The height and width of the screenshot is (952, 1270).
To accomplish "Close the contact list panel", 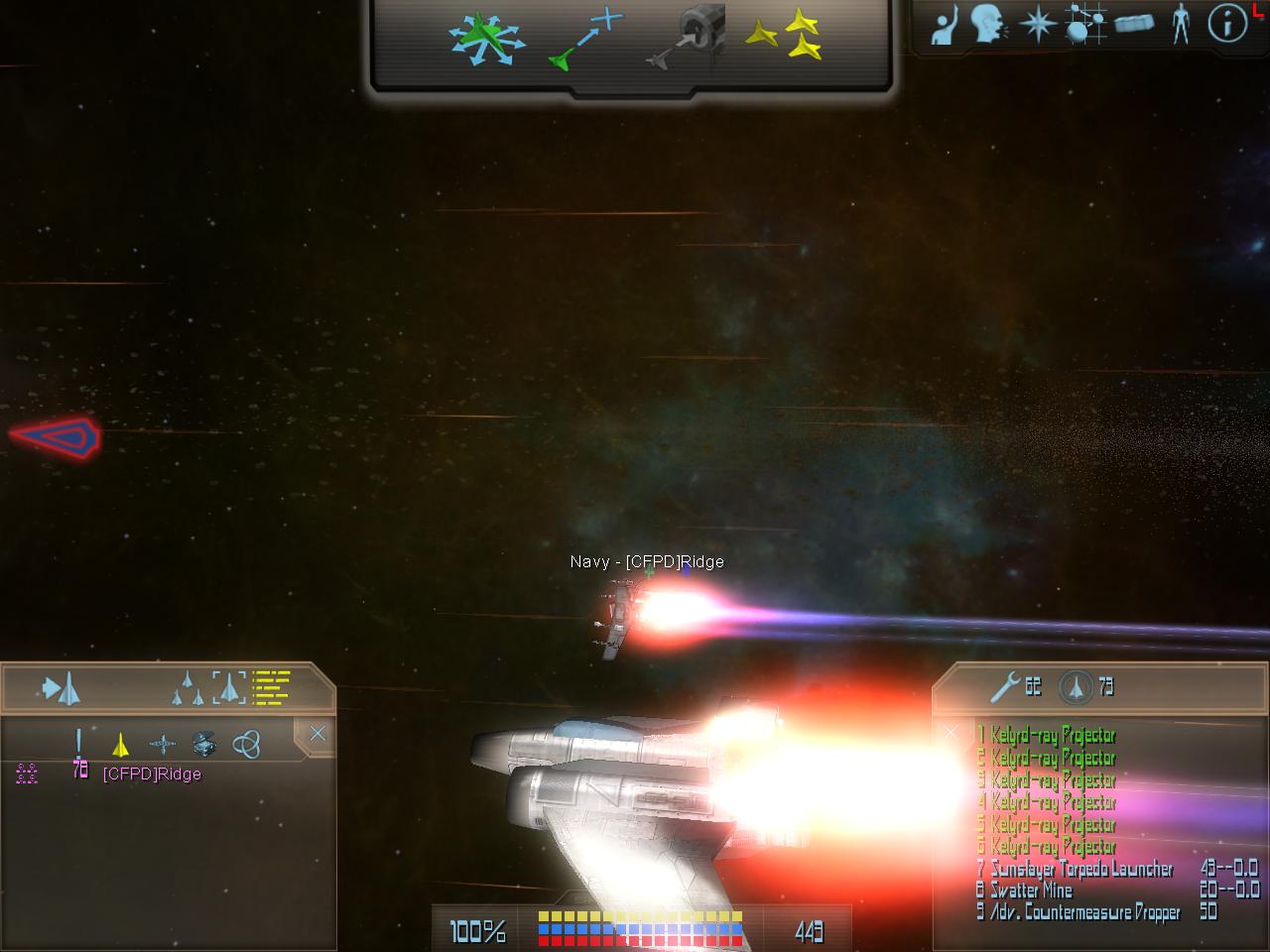I will (317, 734).
